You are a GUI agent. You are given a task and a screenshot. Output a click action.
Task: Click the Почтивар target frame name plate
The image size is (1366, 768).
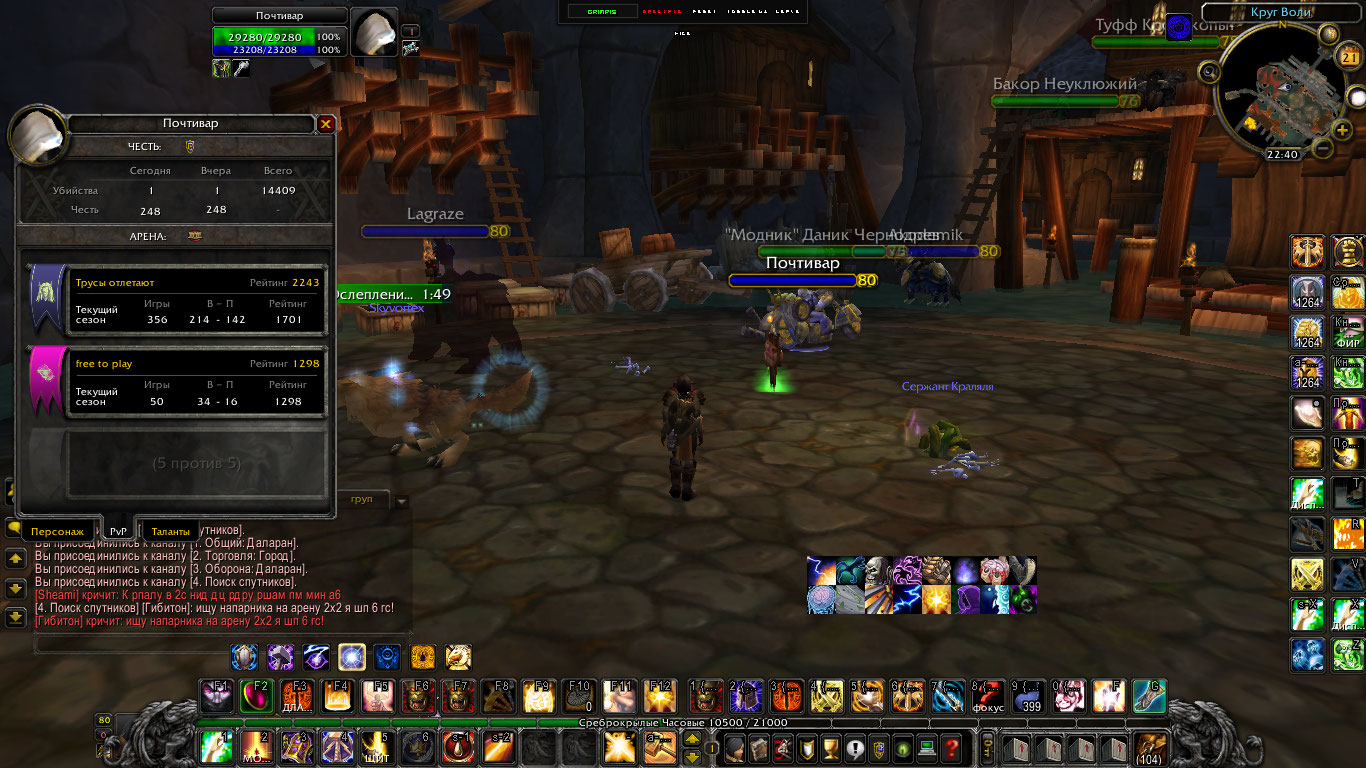pos(279,16)
